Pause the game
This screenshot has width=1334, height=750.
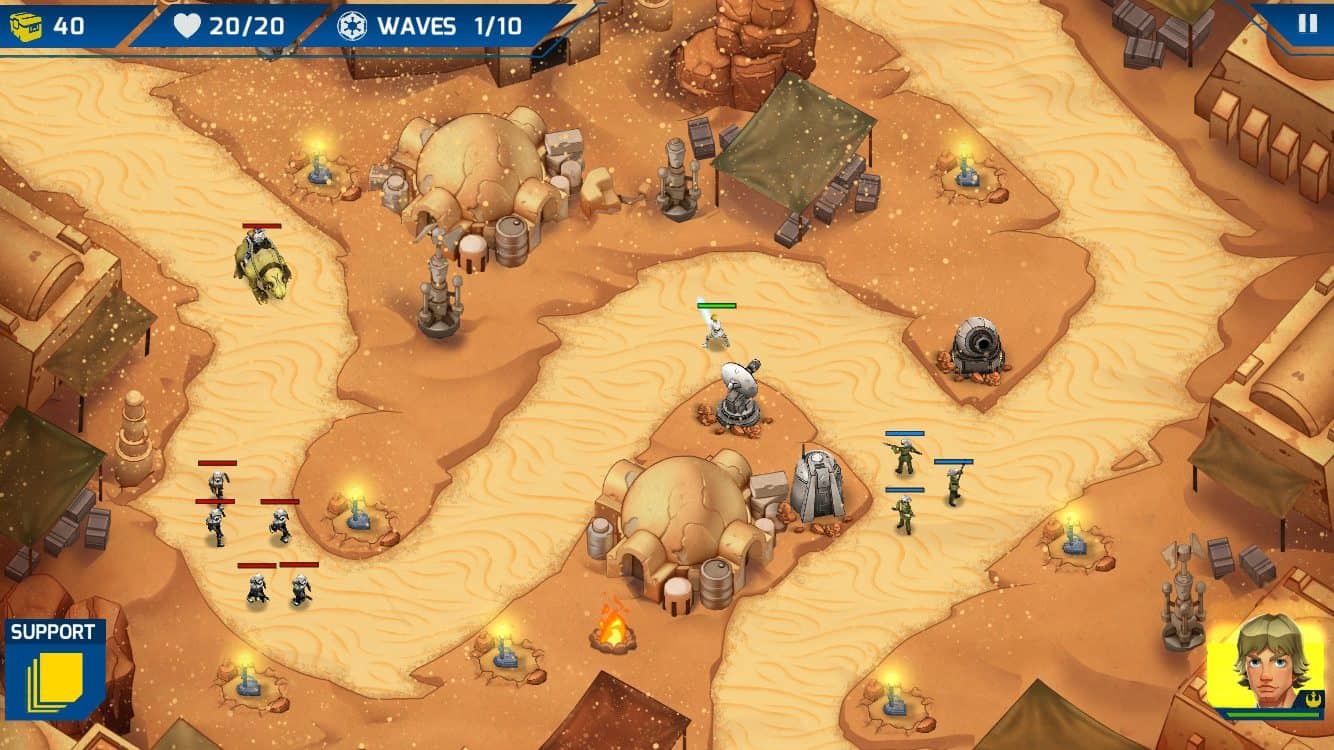(x=1307, y=24)
